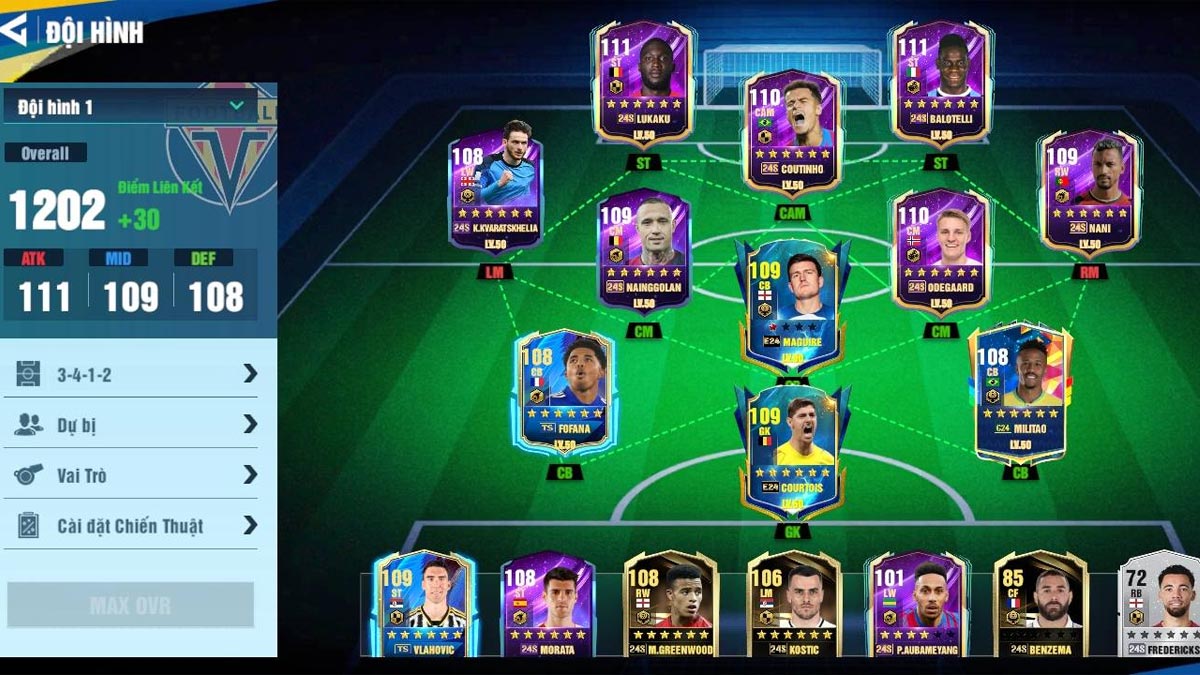Choose the Militao CB card
The height and width of the screenshot is (675, 1200).
click(x=1019, y=392)
